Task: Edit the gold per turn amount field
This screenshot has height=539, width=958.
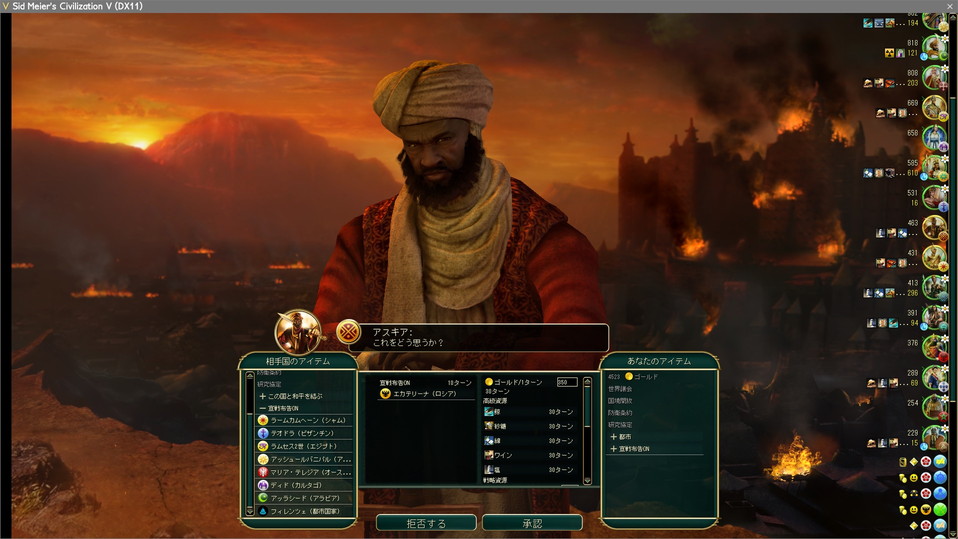Action: pyautogui.click(x=567, y=382)
